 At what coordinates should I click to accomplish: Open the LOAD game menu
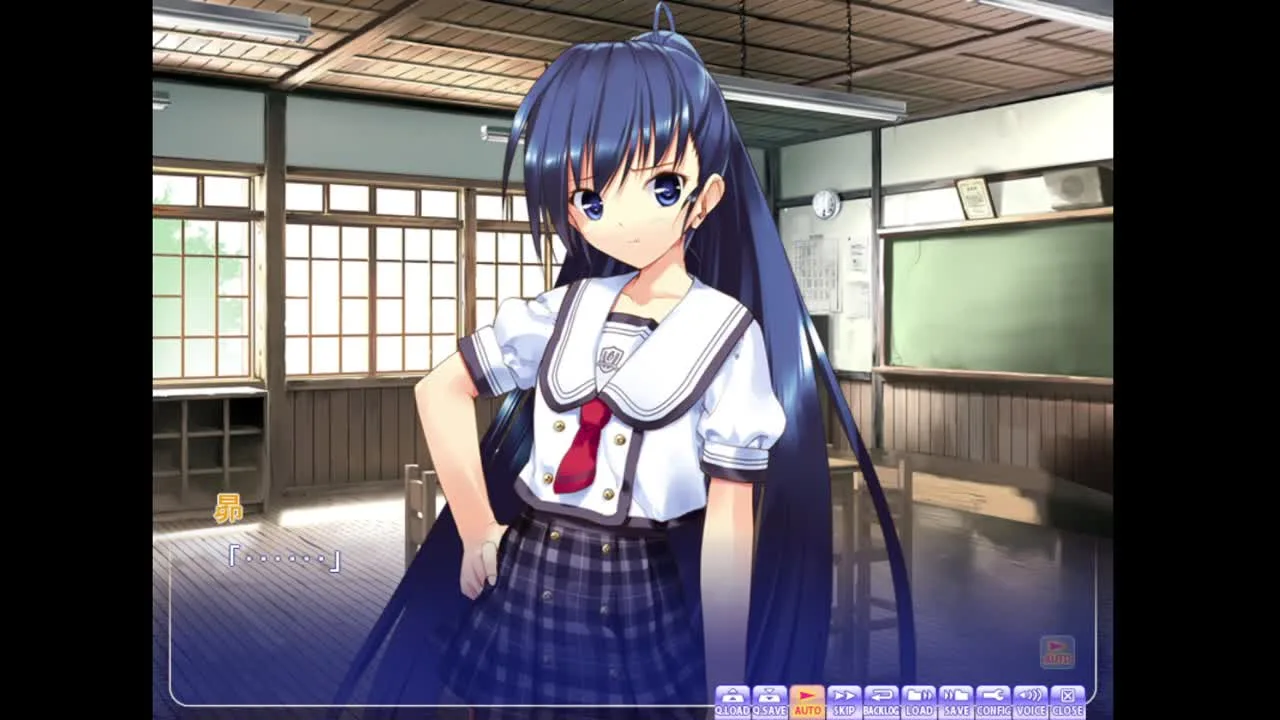click(x=919, y=701)
